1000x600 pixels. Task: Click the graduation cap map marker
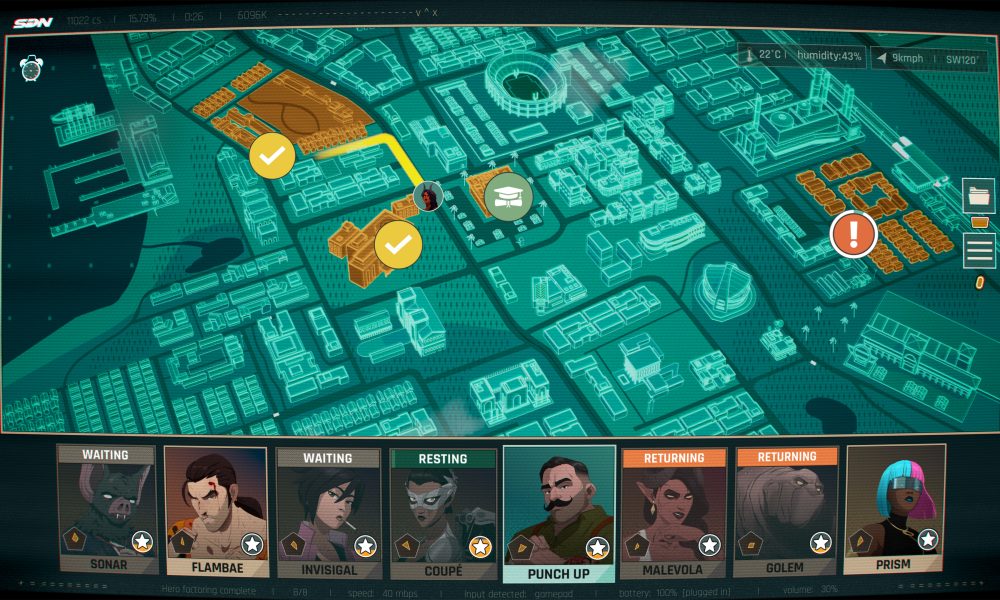tap(508, 195)
